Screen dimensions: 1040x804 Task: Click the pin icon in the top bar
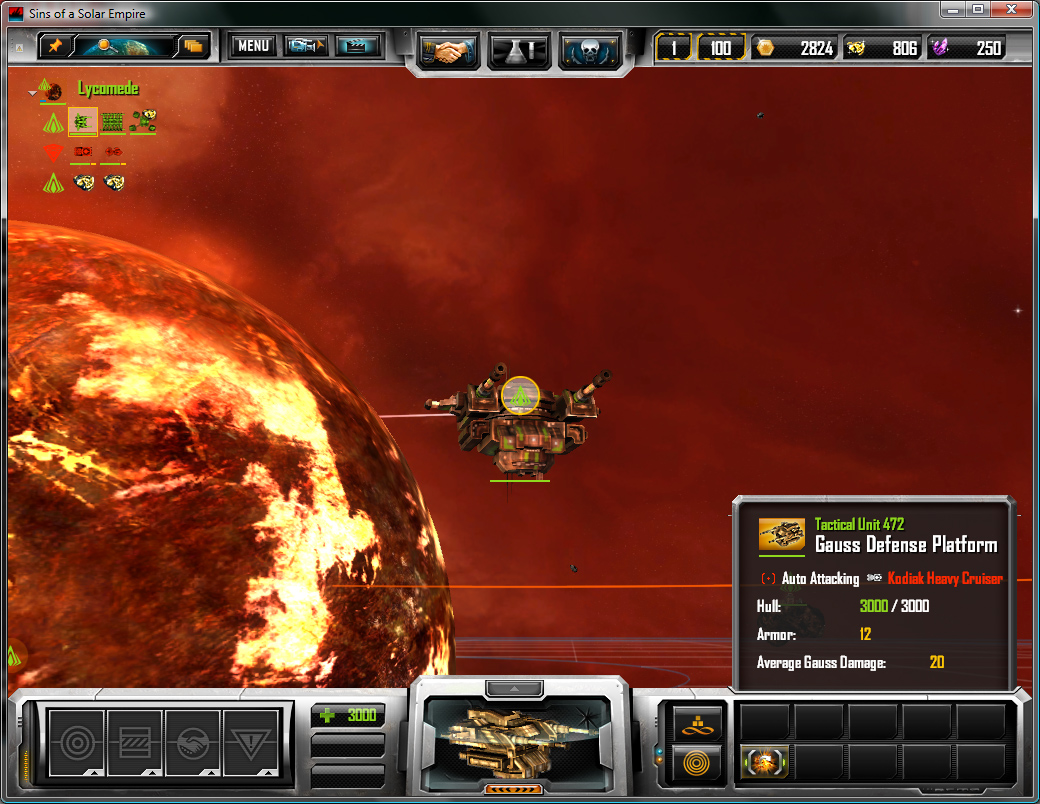pos(55,46)
